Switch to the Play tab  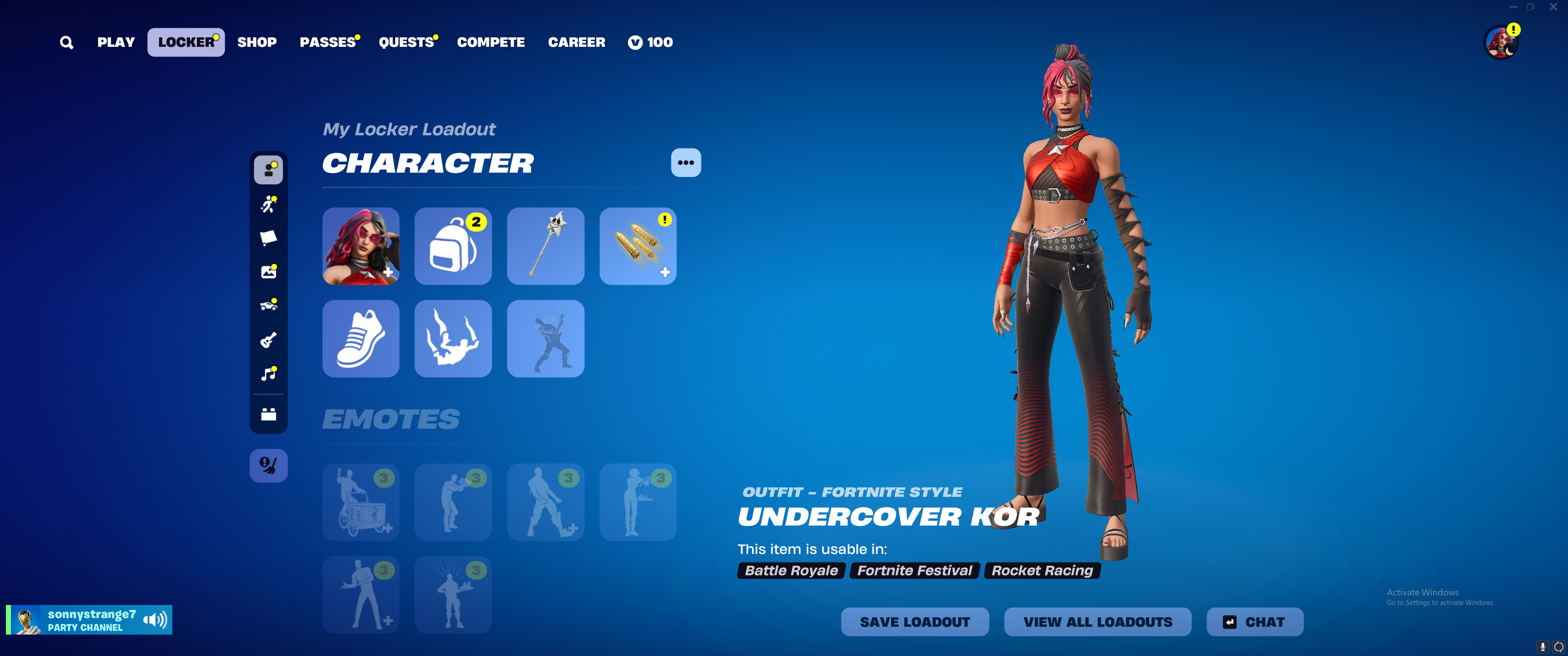(x=116, y=43)
